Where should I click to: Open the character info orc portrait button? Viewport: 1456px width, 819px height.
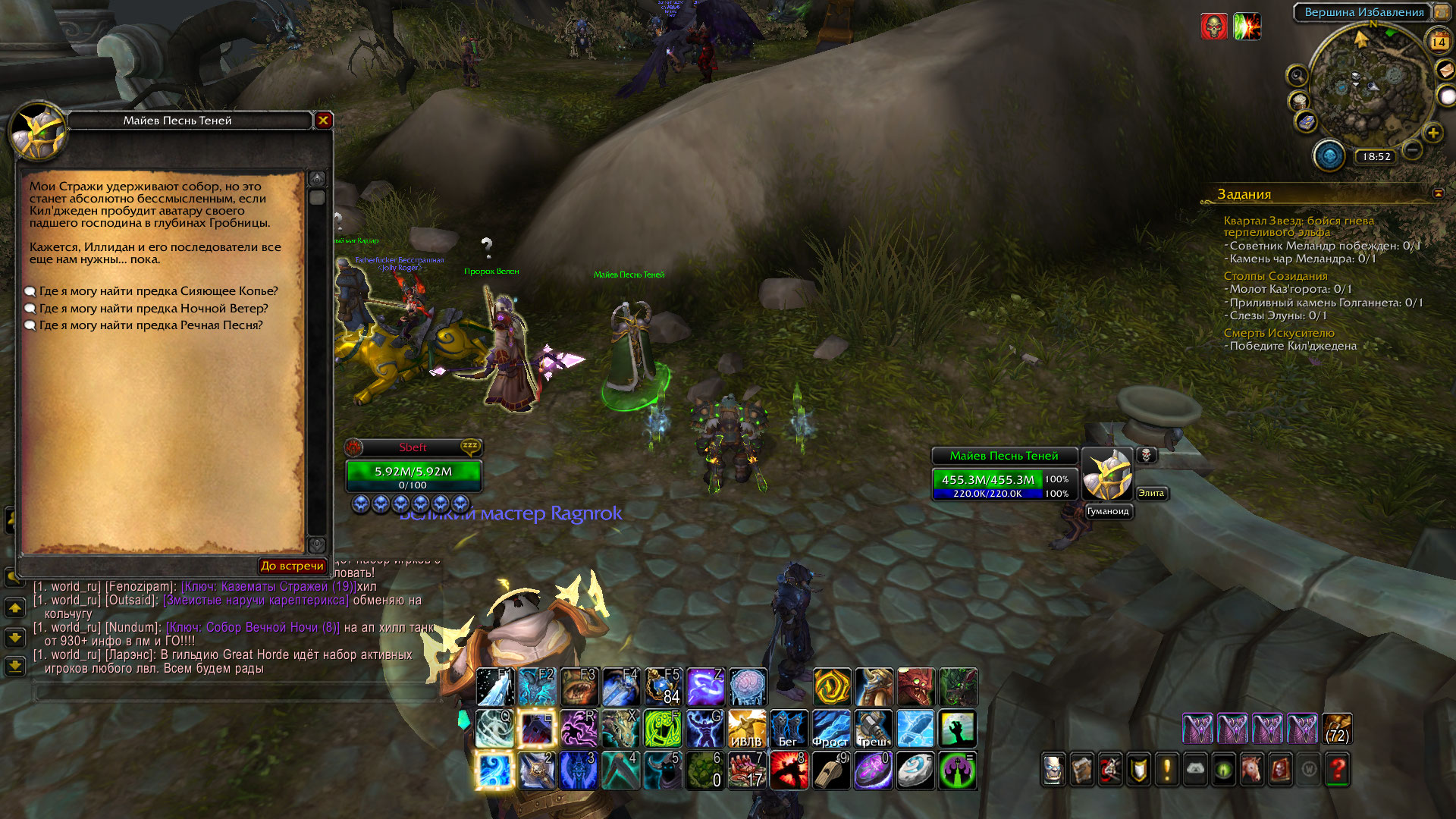pos(1053,770)
